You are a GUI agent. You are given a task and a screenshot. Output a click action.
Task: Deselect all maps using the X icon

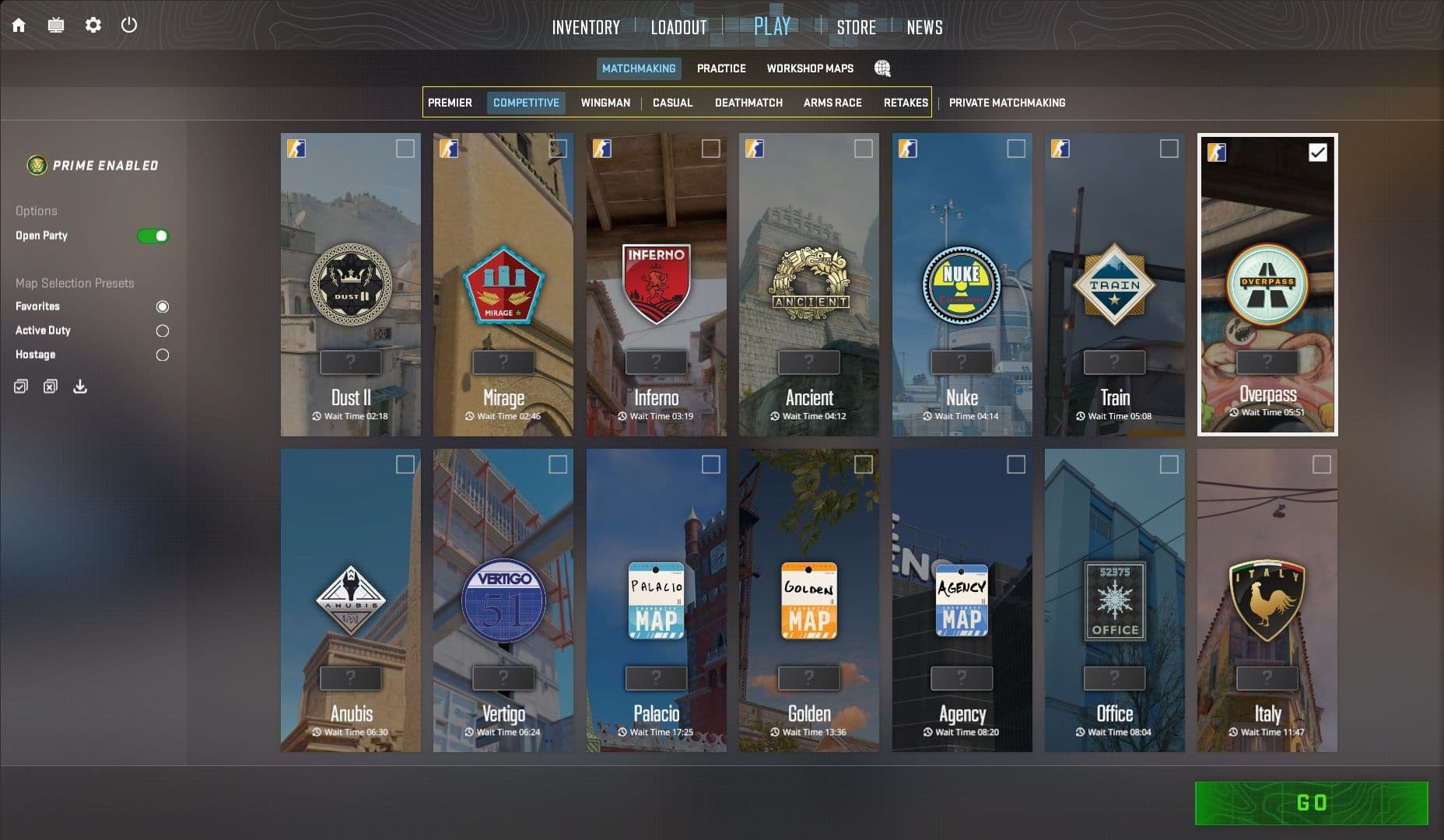tap(50, 386)
